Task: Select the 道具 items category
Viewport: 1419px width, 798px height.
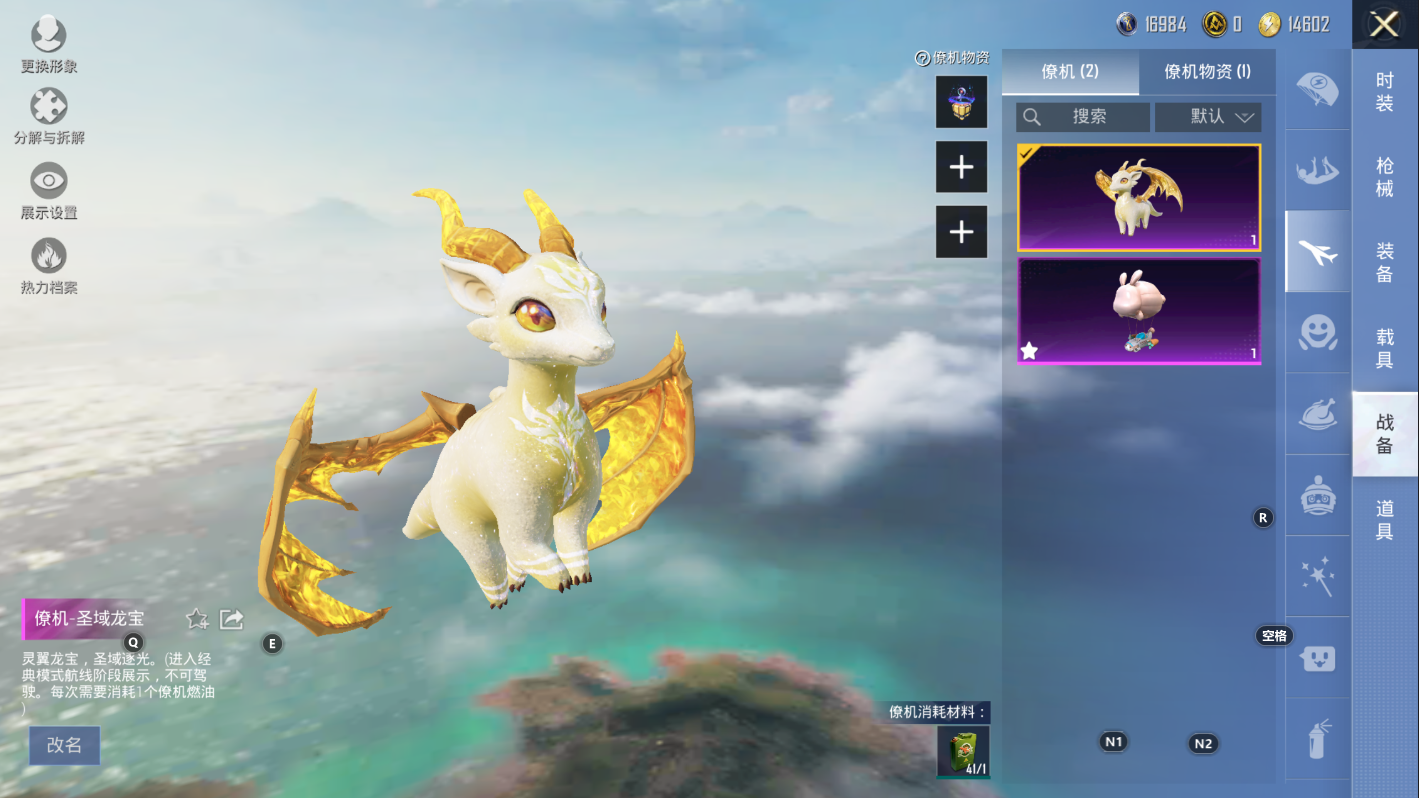Action: [x=1384, y=520]
